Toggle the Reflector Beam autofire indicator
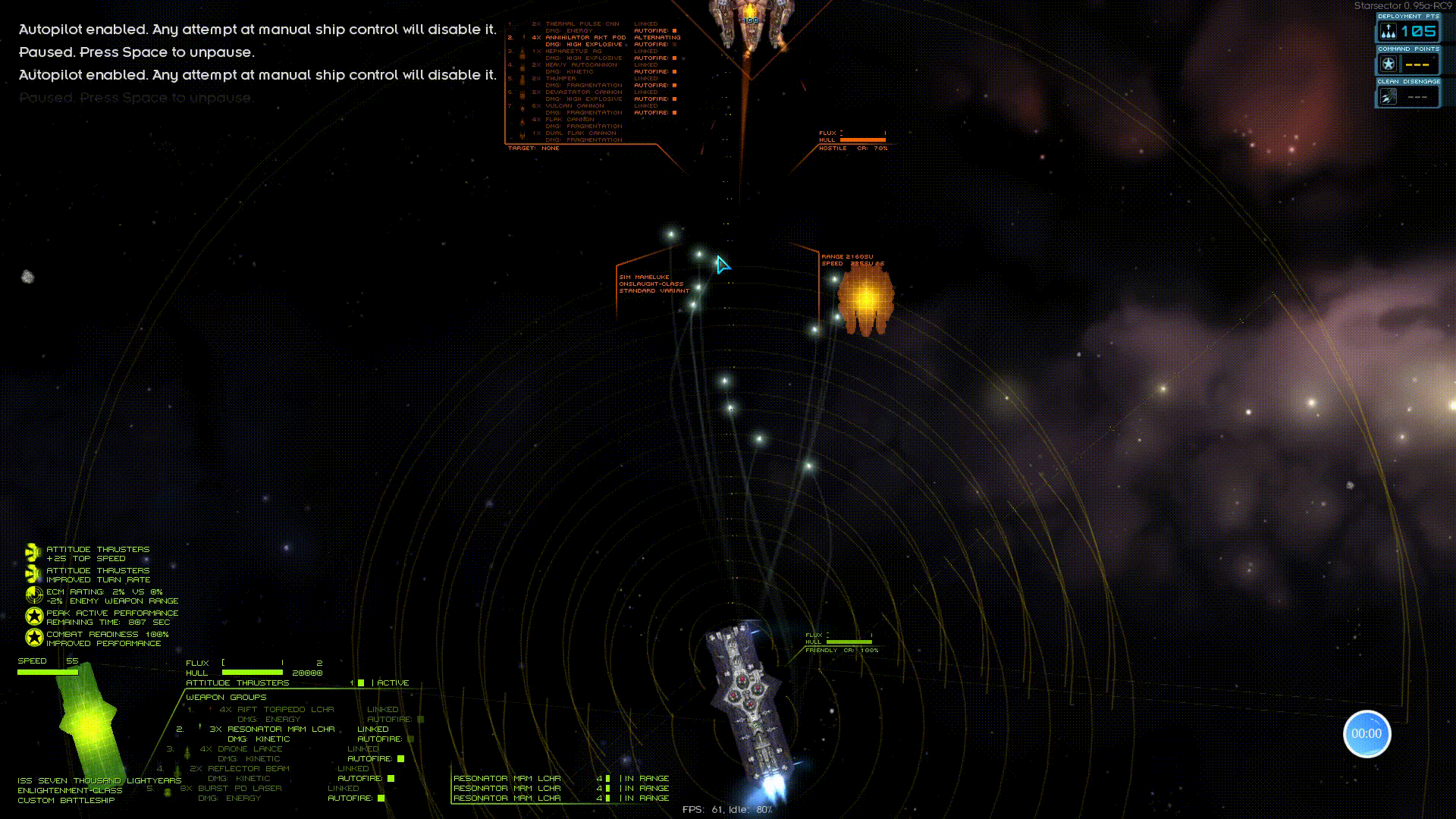 click(391, 778)
